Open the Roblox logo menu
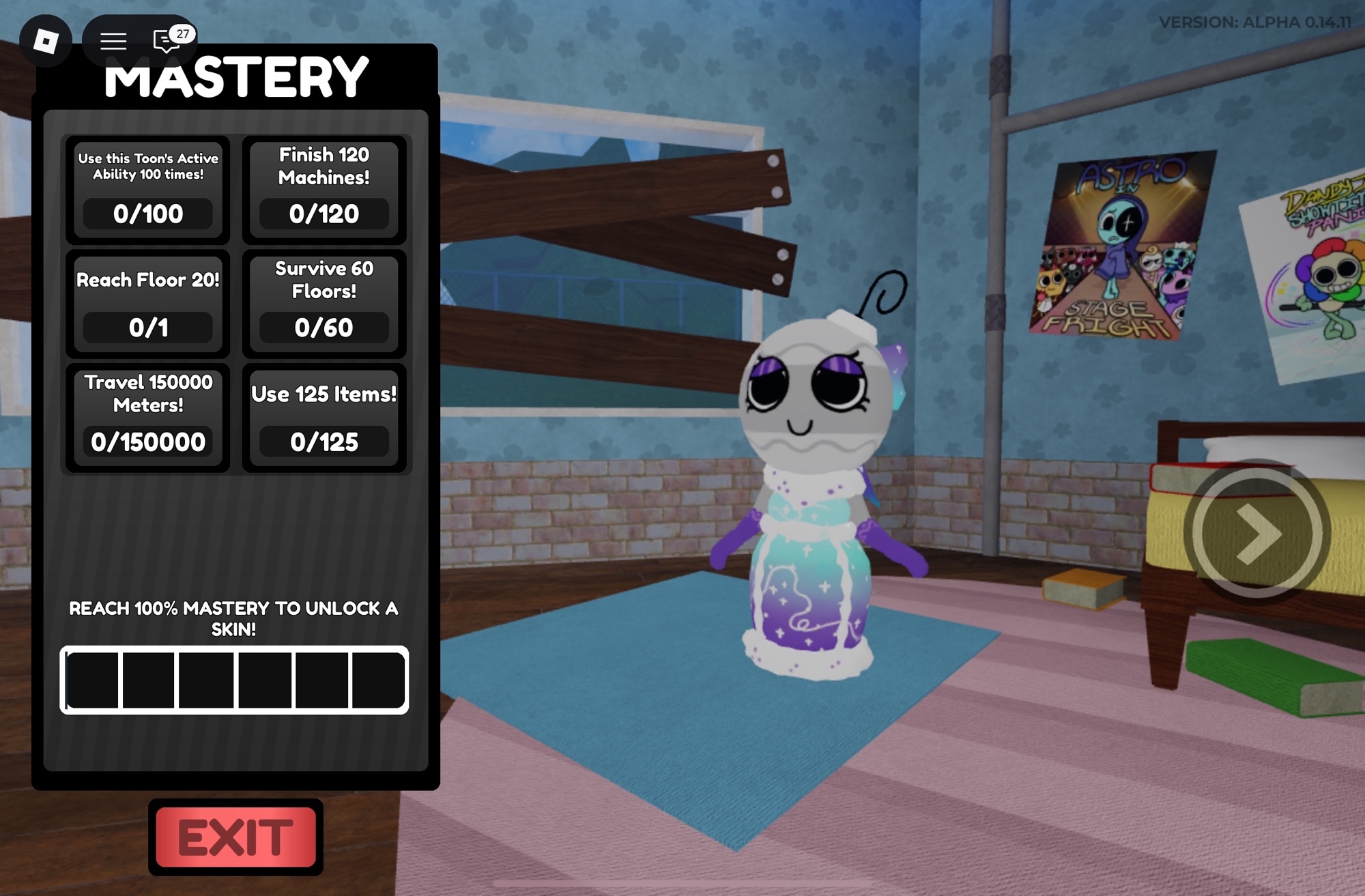The height and width of the screenshot is (896, 1365). 46,41
